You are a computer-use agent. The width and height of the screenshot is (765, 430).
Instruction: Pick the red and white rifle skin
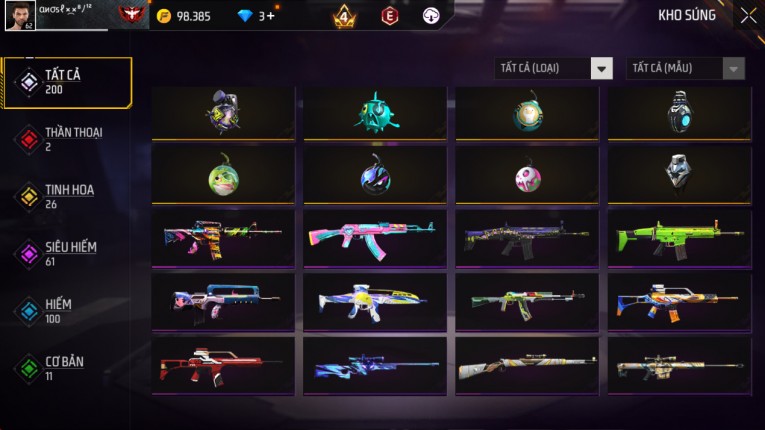coord(223,365)
